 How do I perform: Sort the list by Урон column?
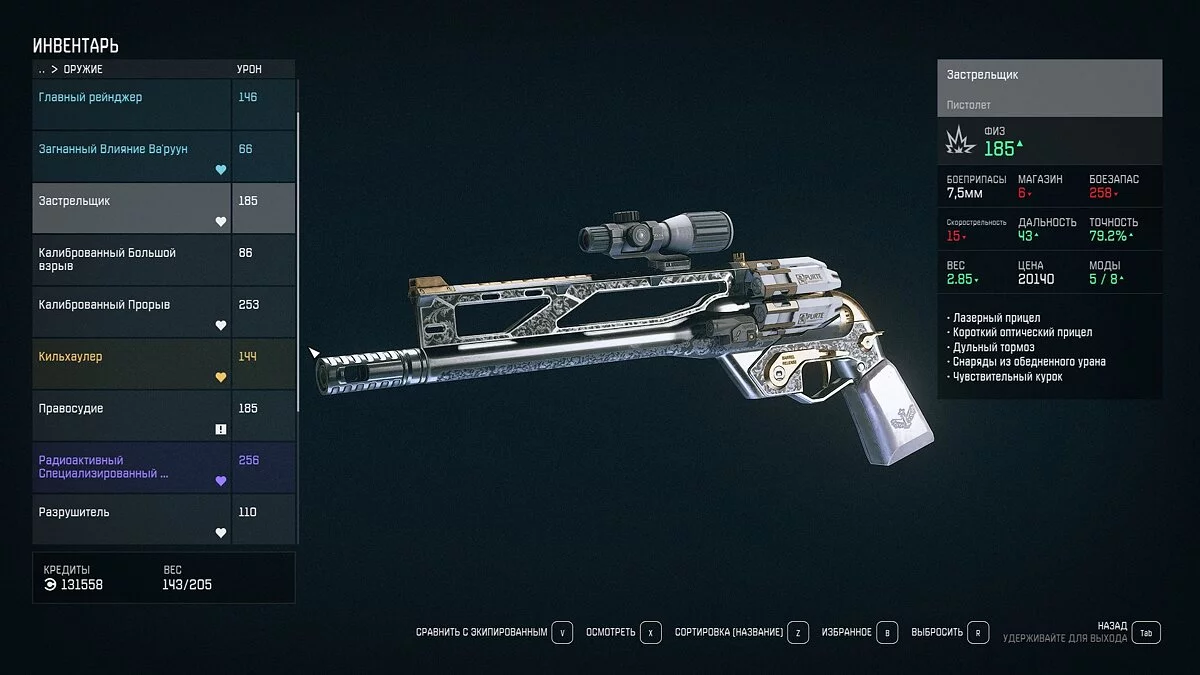coord(249,70)
